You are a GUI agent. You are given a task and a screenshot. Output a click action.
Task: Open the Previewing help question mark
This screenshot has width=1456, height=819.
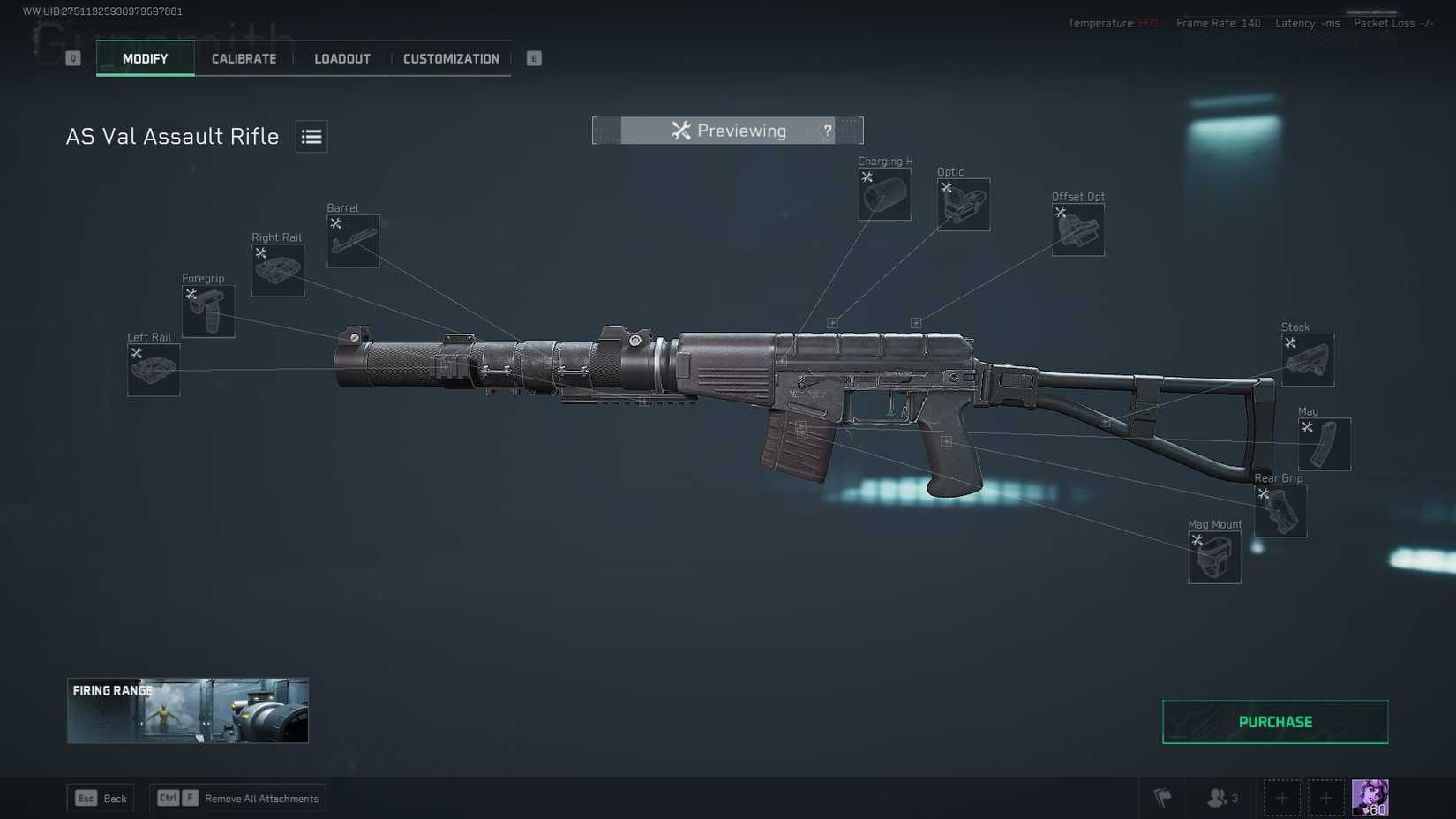click(827, 130)
